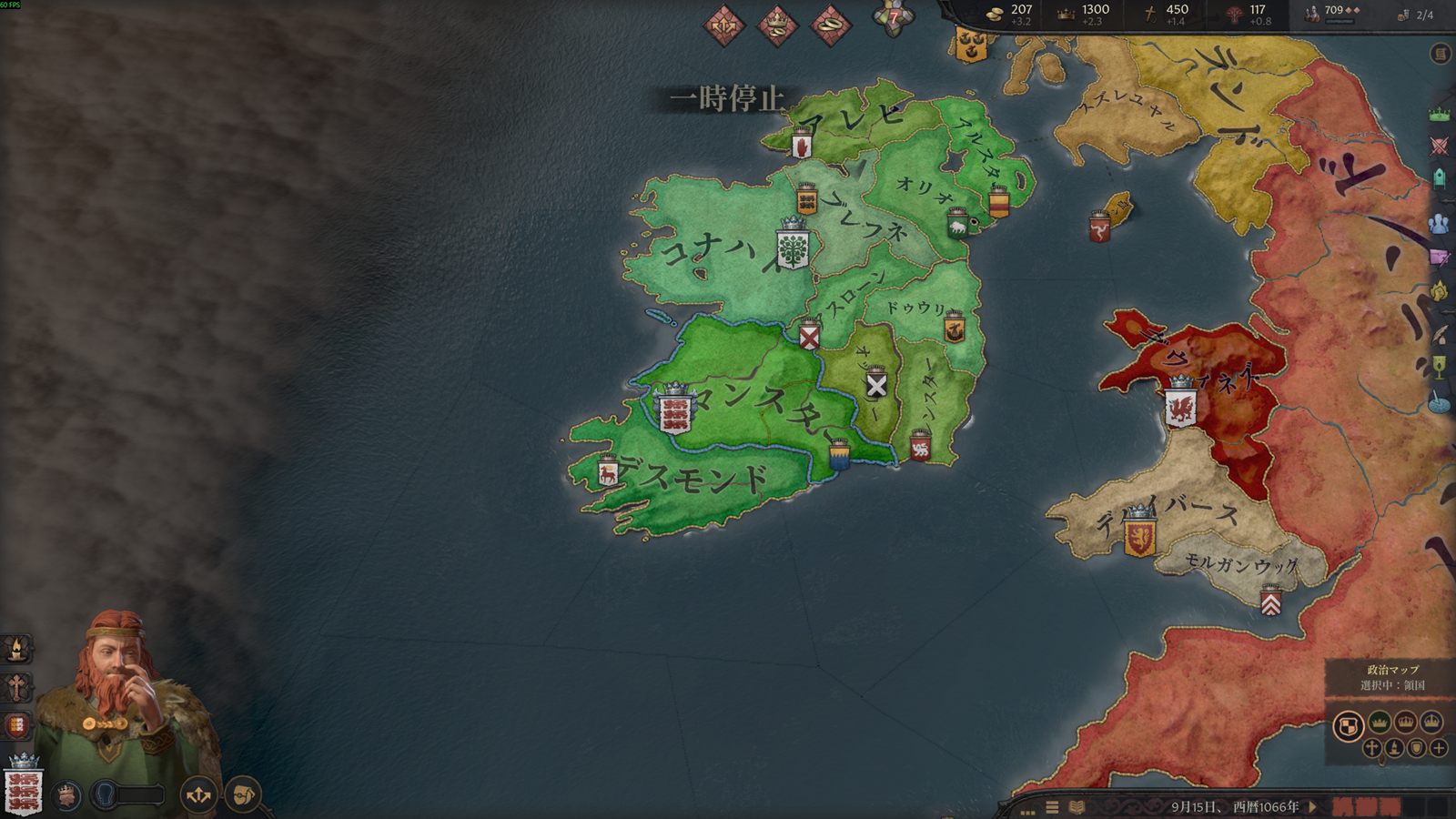1456x819 pixels.
Task: Open the encyclopedia book icon
Action: [x=1077, y=807]
